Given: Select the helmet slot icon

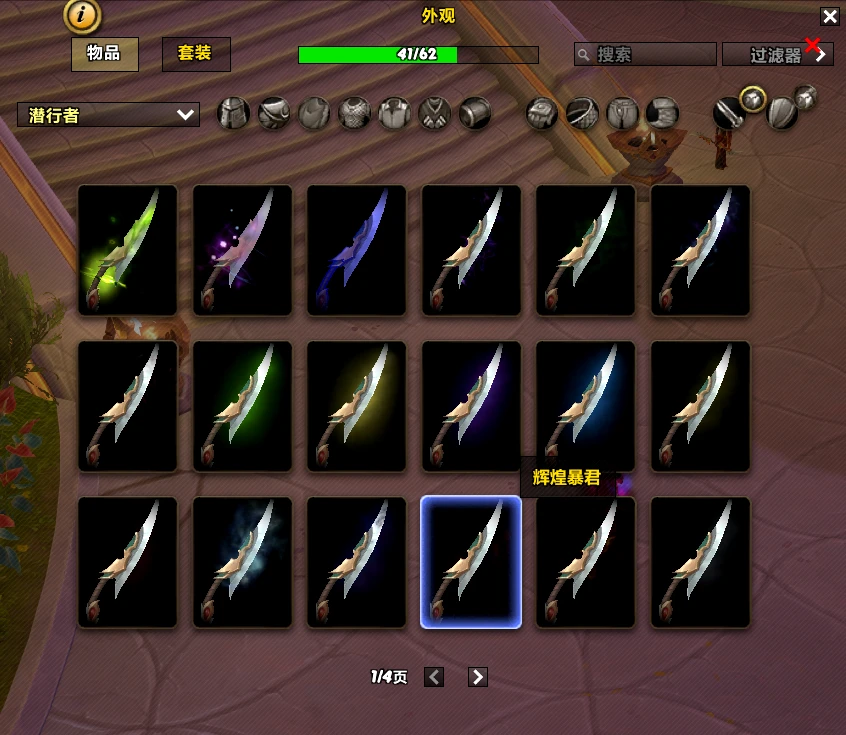Looking at the screenshot, I should coord(234,113).
